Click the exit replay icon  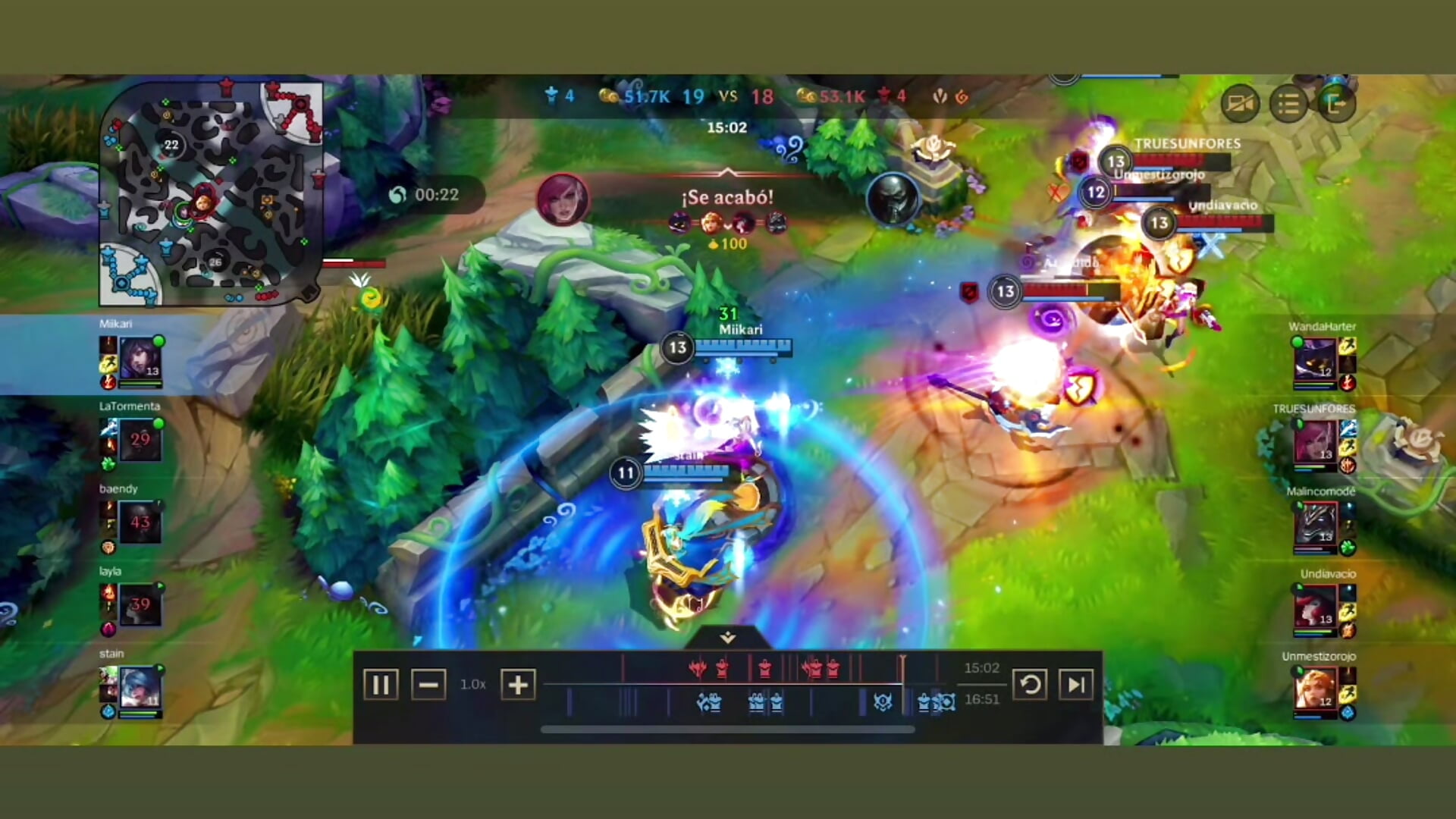[x=1335, y=103]
